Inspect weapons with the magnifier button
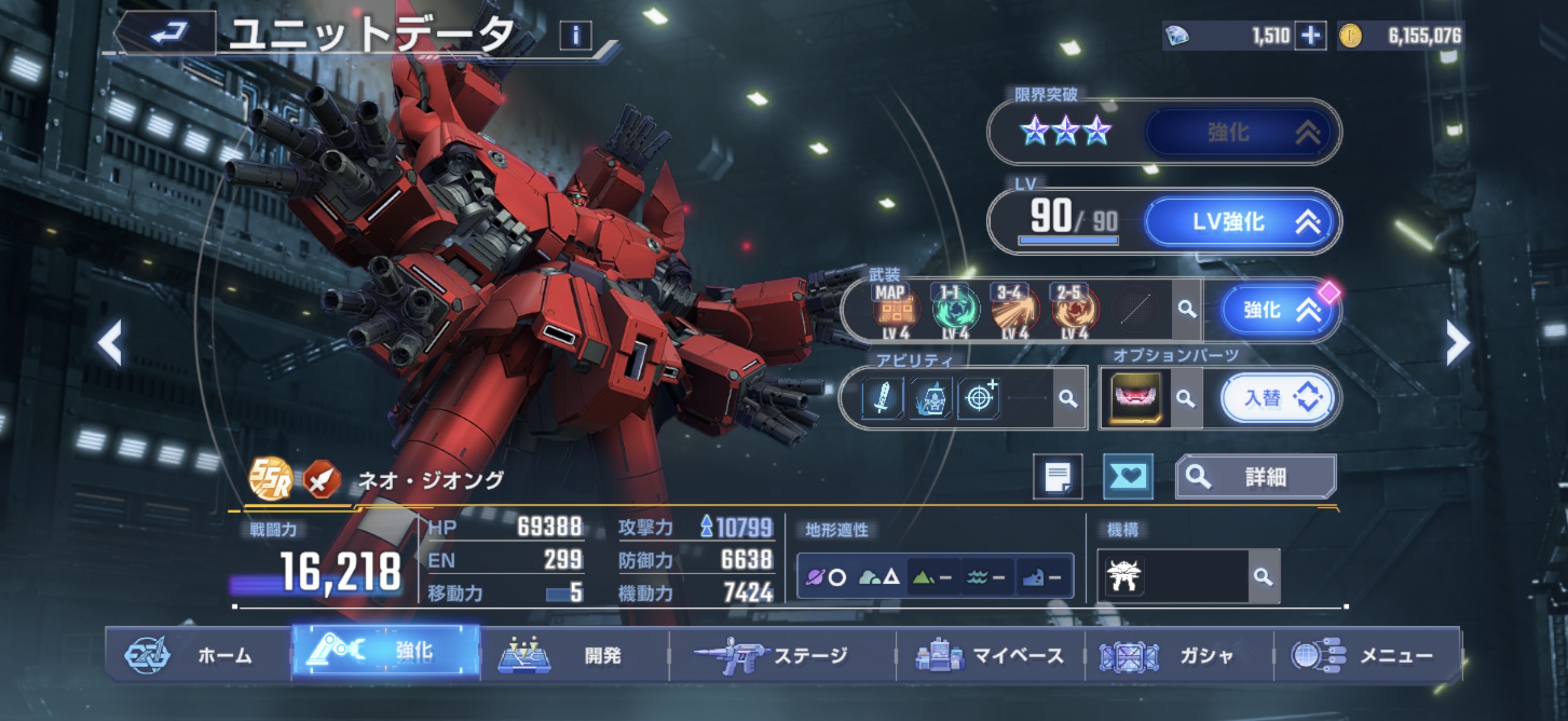Viewport: 1568px width, 721px height. coord(1187,309)
